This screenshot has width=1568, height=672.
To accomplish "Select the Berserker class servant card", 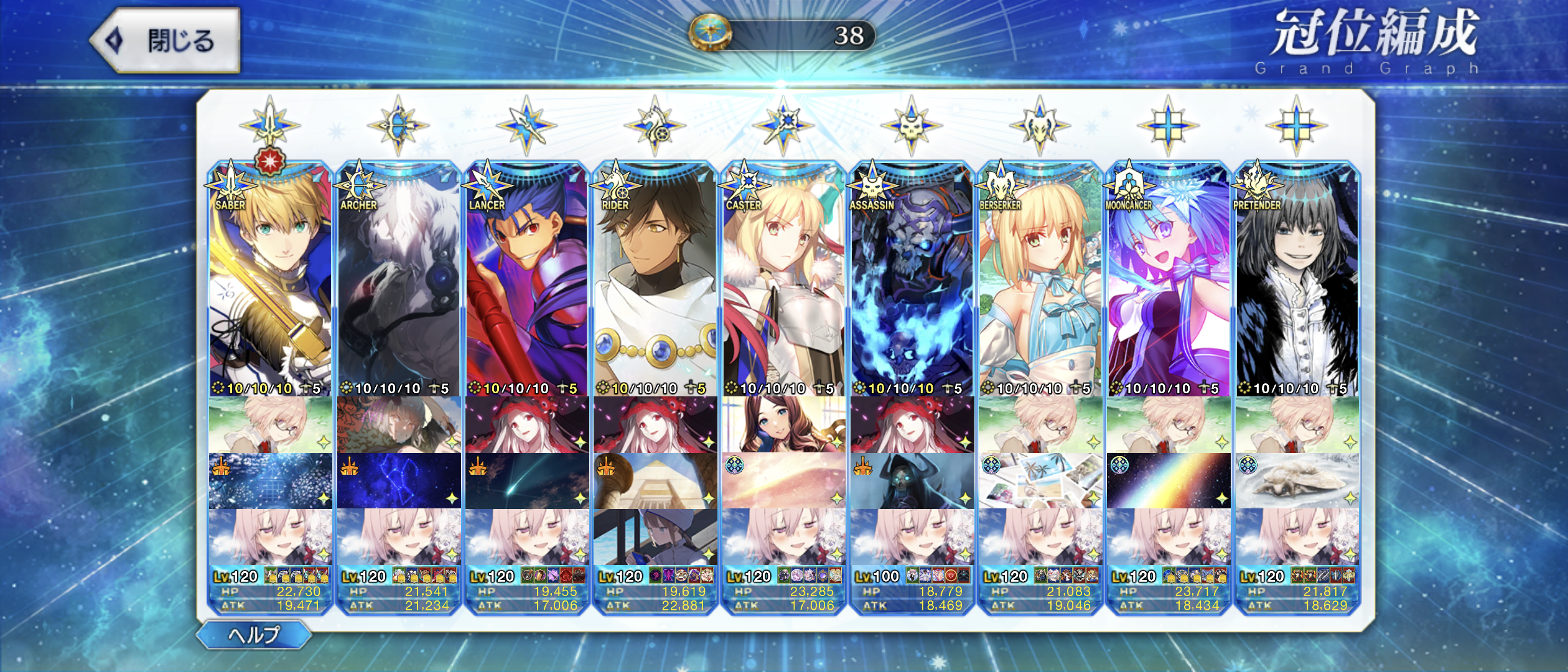I will point(1040,280).
